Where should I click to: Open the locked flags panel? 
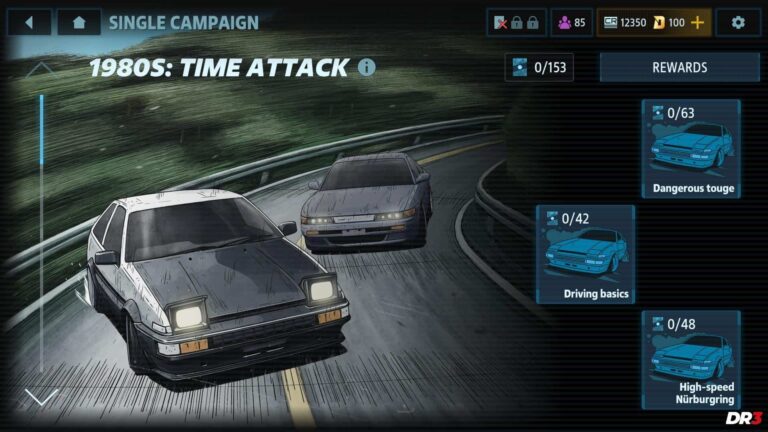click(x=515, y=22)
